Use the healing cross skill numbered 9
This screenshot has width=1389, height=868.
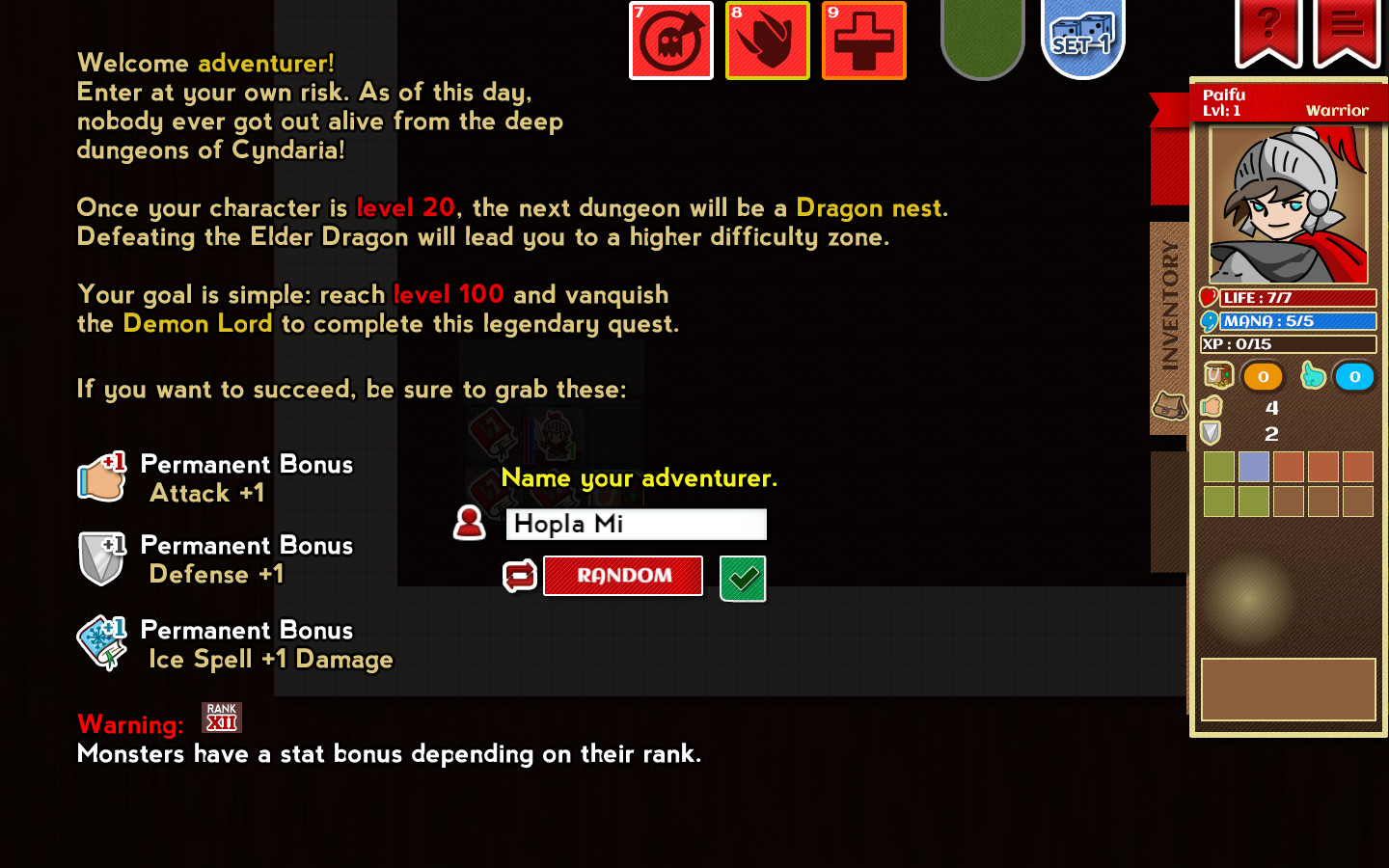coord(863,41)
